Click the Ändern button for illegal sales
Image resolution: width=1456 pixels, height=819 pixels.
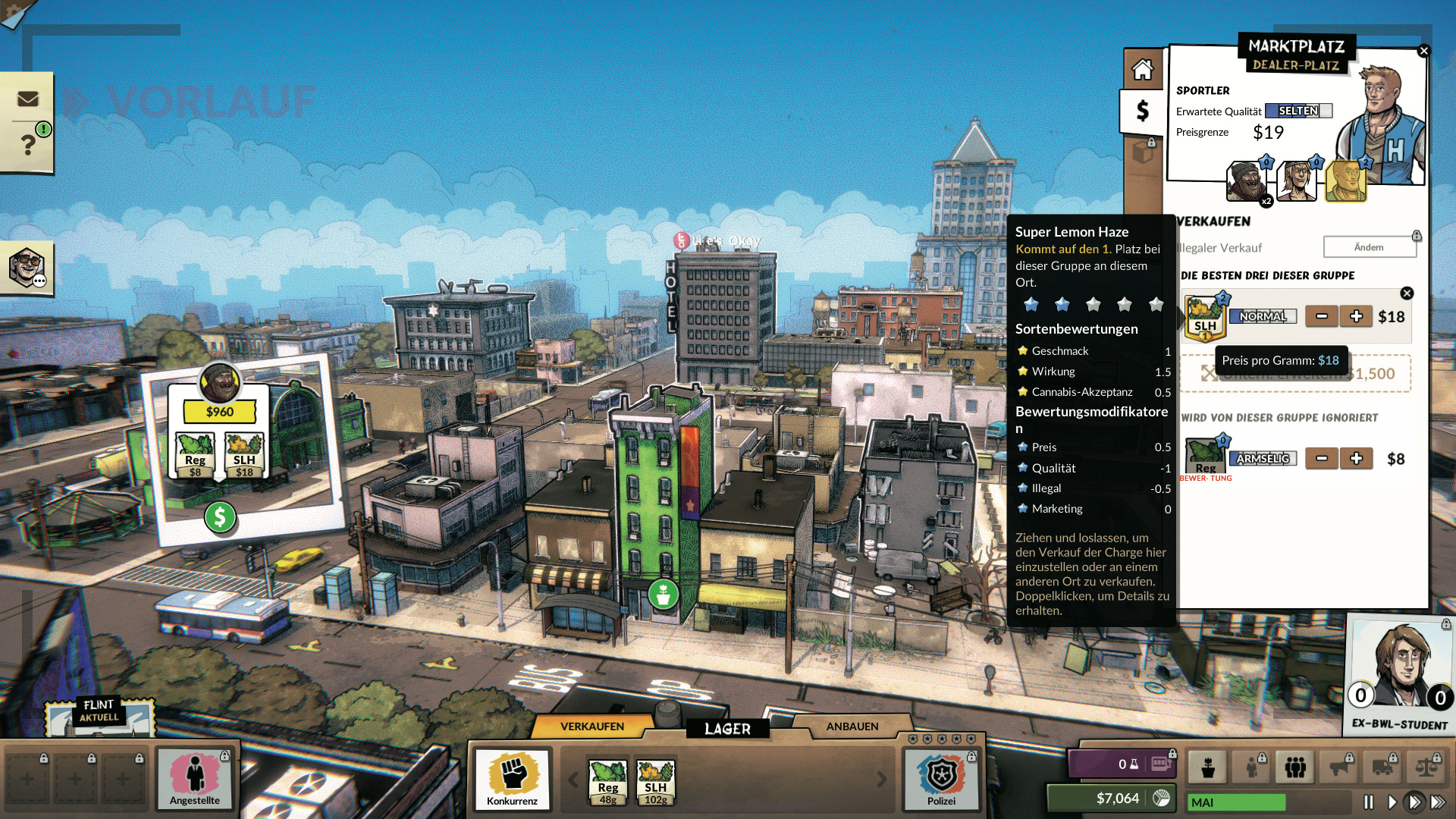click(x=1369, y=247)
